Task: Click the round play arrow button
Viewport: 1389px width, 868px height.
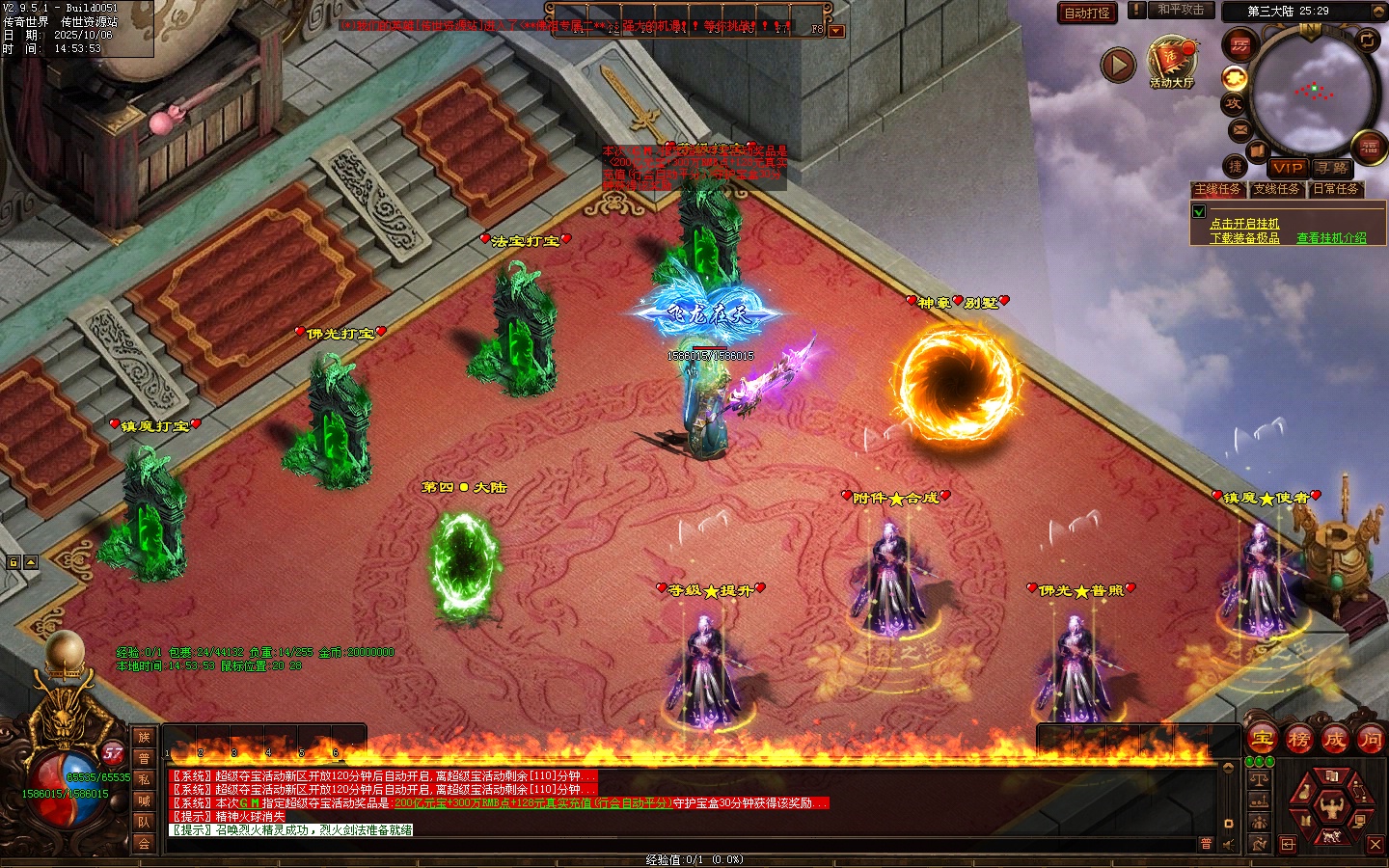Action: 1118,65
